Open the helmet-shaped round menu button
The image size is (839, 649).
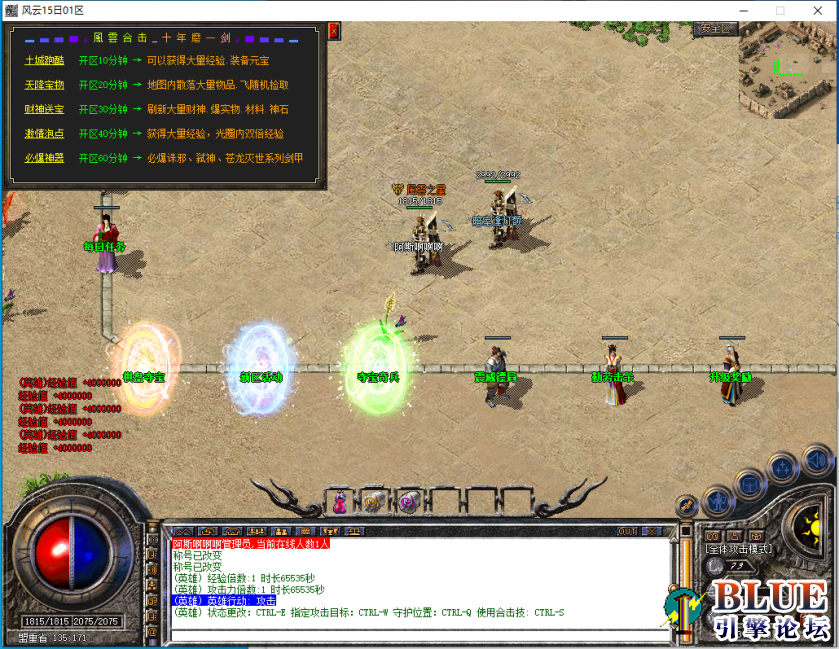[748, 486]
